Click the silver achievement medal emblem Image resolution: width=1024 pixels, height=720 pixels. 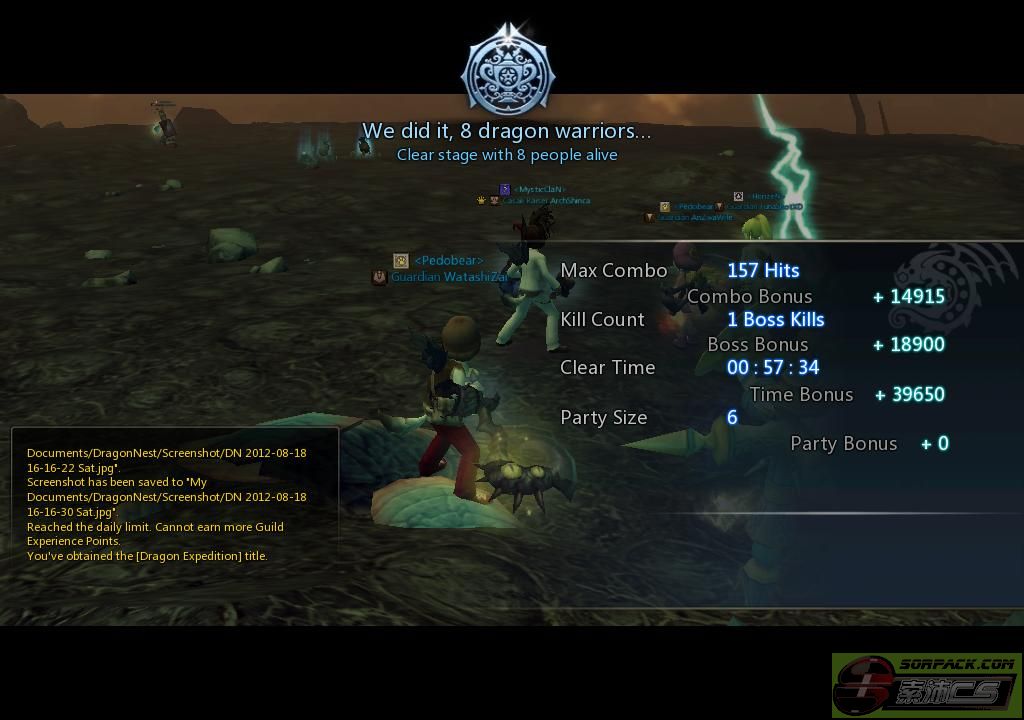click(508, 72)
